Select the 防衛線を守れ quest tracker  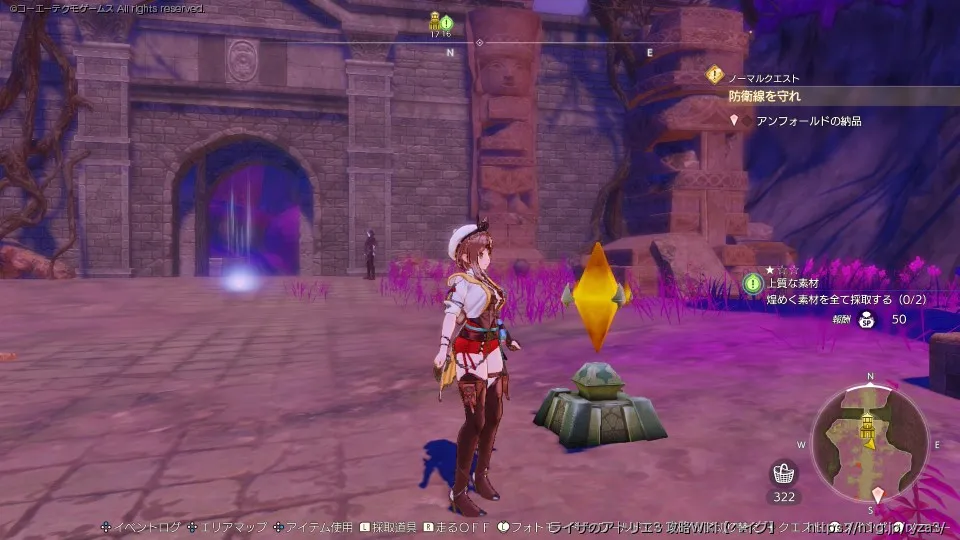764,96
